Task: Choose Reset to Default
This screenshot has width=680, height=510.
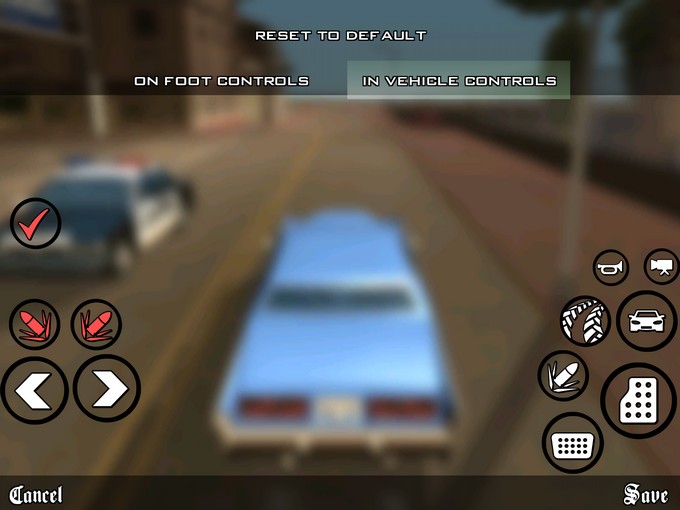Action: tap(340, 36)
